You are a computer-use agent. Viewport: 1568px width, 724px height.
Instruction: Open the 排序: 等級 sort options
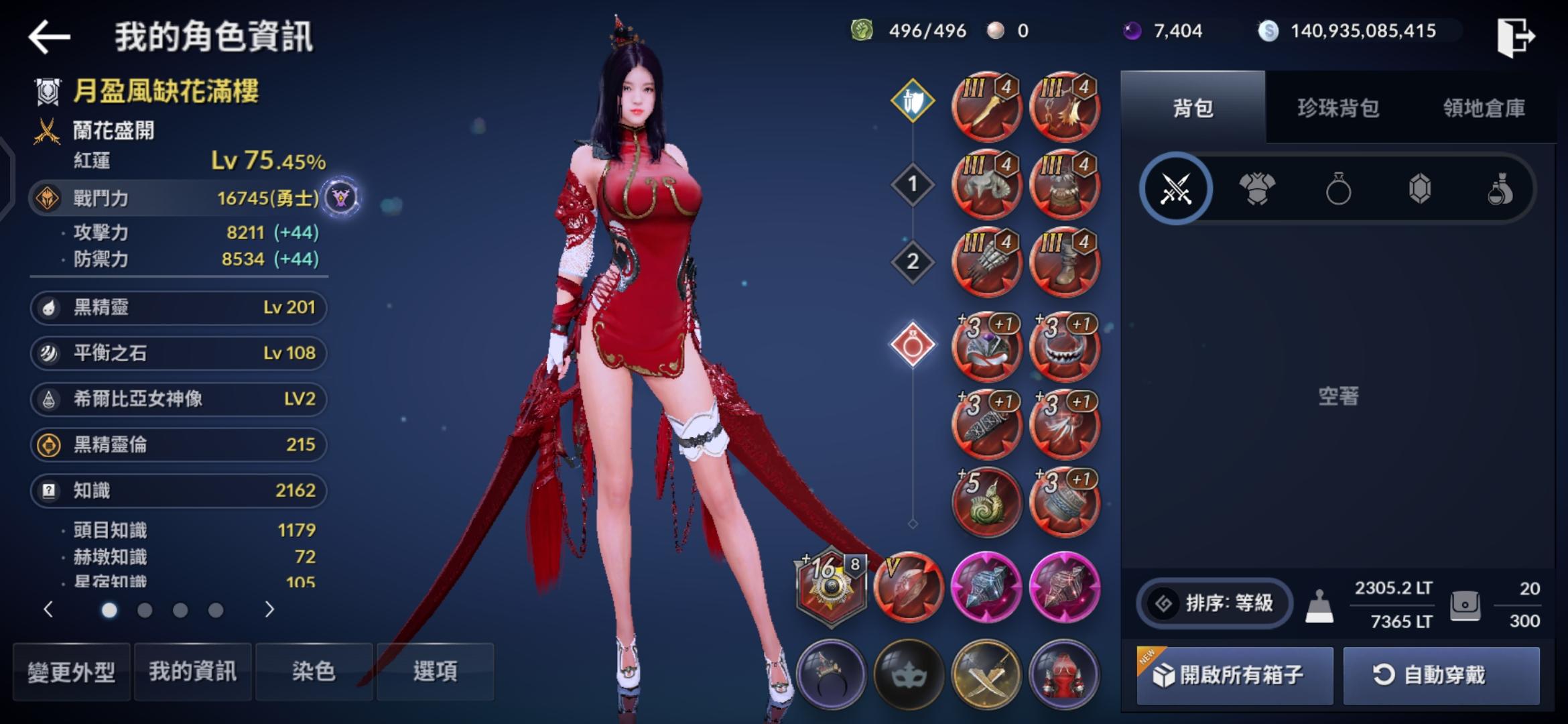(1214, 603)
